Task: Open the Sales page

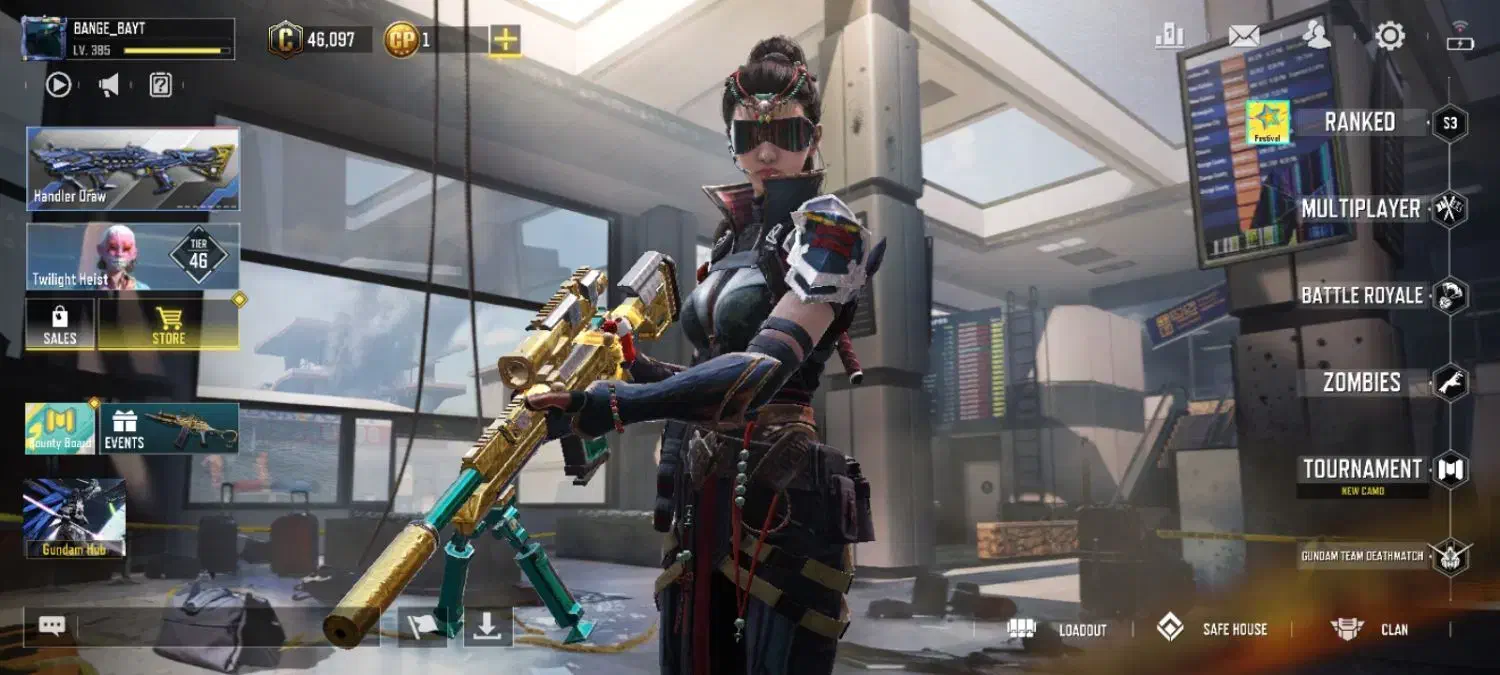Action: coord(60,325)
